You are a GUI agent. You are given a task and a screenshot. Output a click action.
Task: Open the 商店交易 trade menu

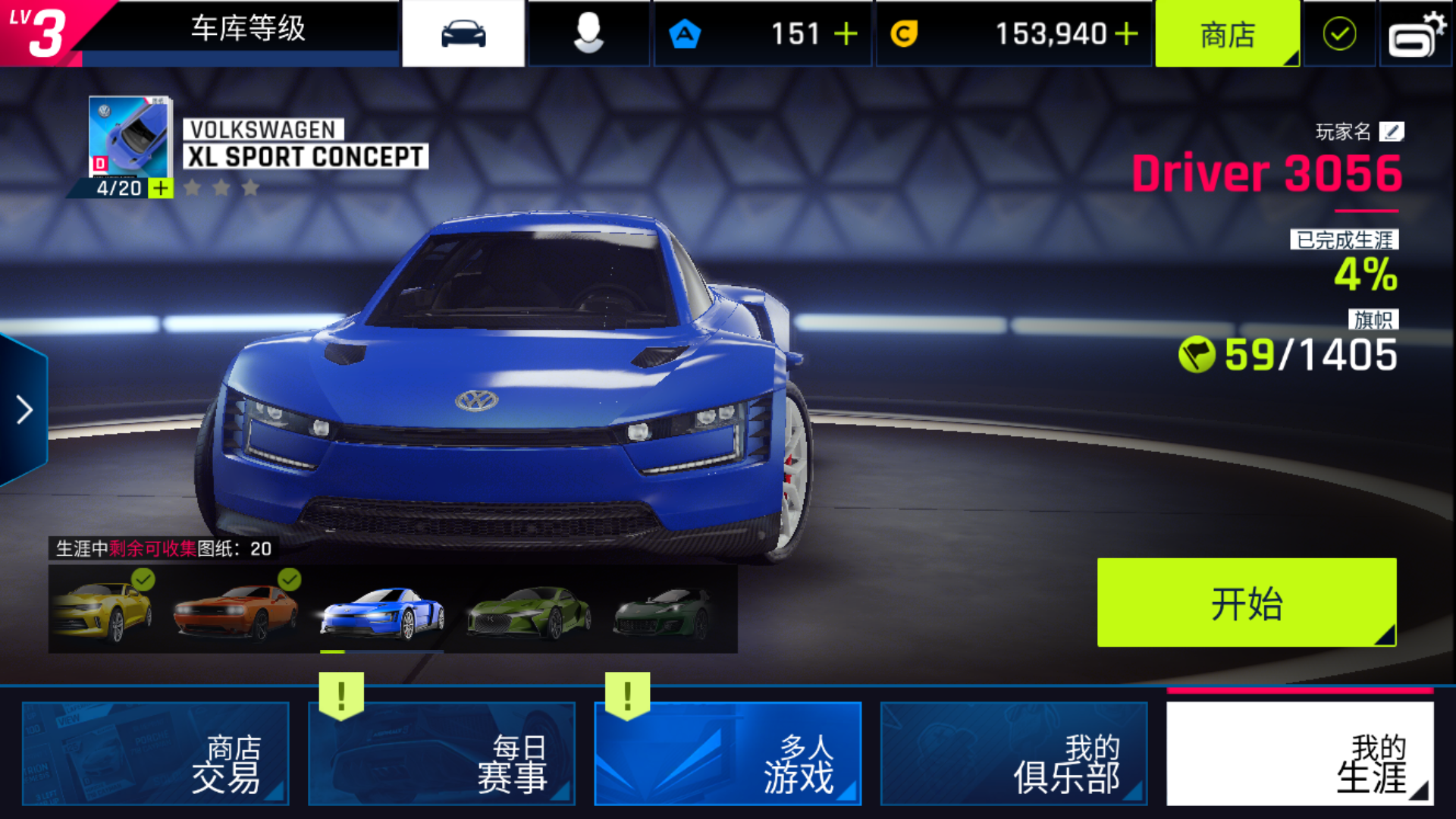coord(155,753)
